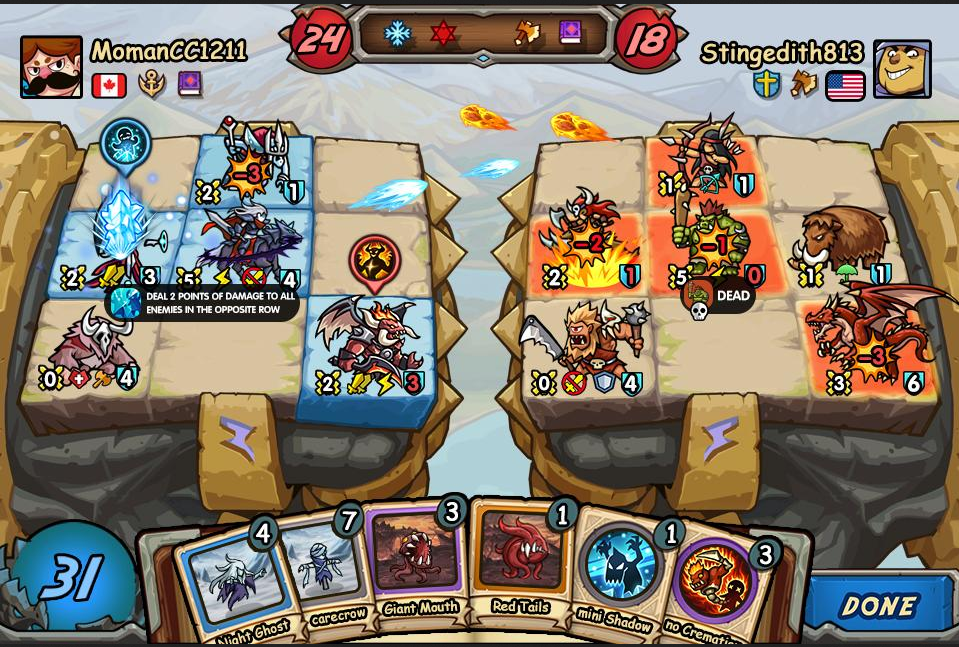Click the anchor badge under MomanCC1211

tap(151, 85)
